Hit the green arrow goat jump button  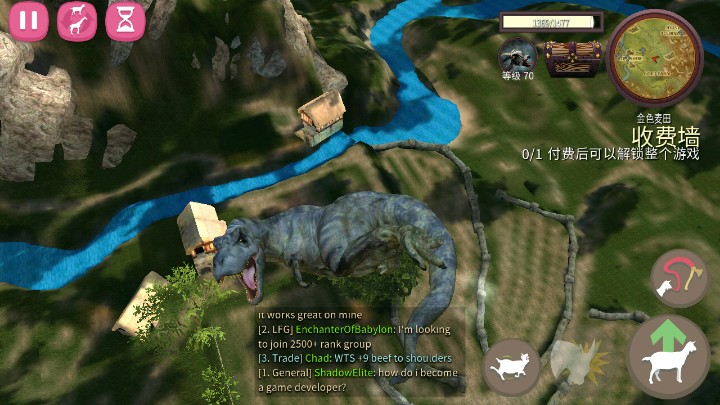[668, 357]
